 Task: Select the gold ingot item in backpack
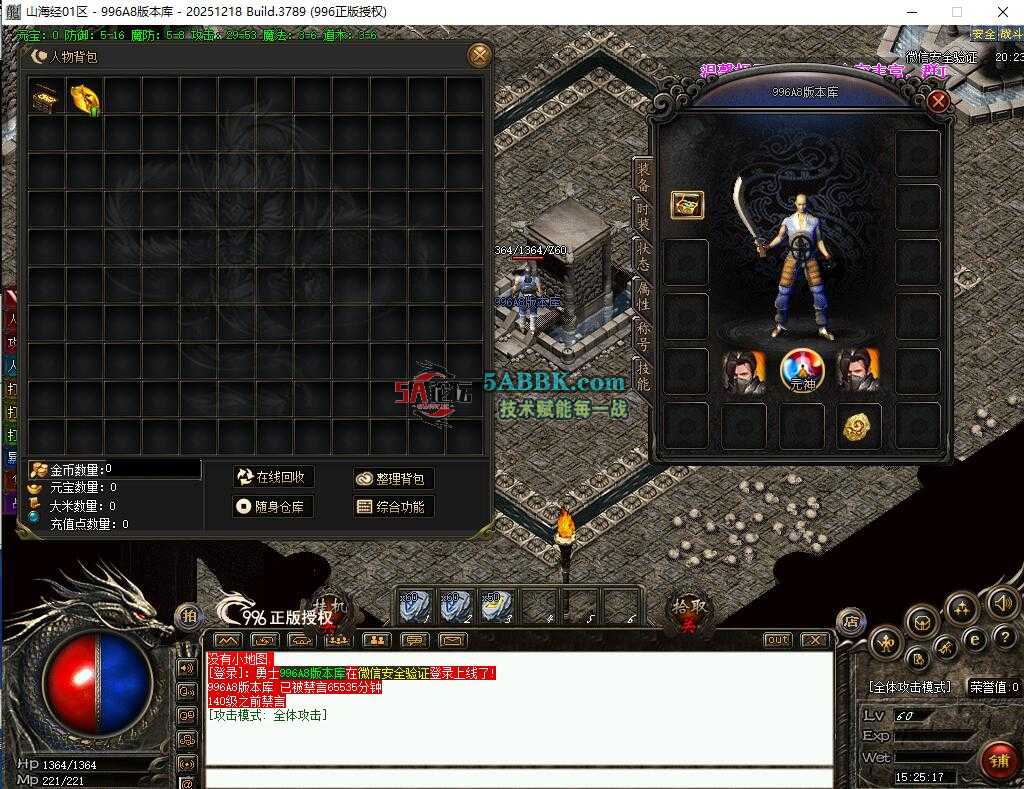pos(84,96)
